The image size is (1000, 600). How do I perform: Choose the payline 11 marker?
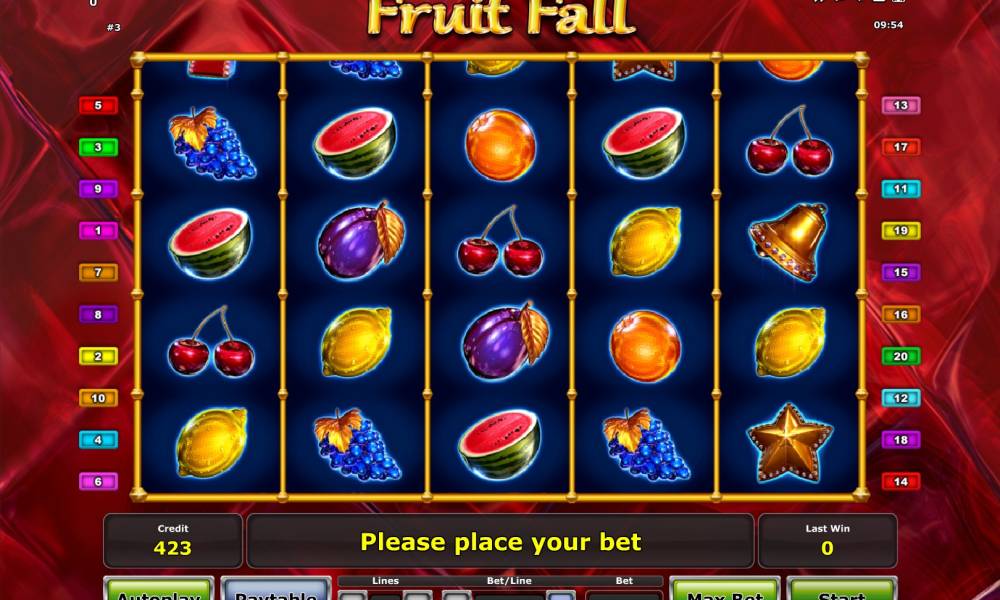901,189
